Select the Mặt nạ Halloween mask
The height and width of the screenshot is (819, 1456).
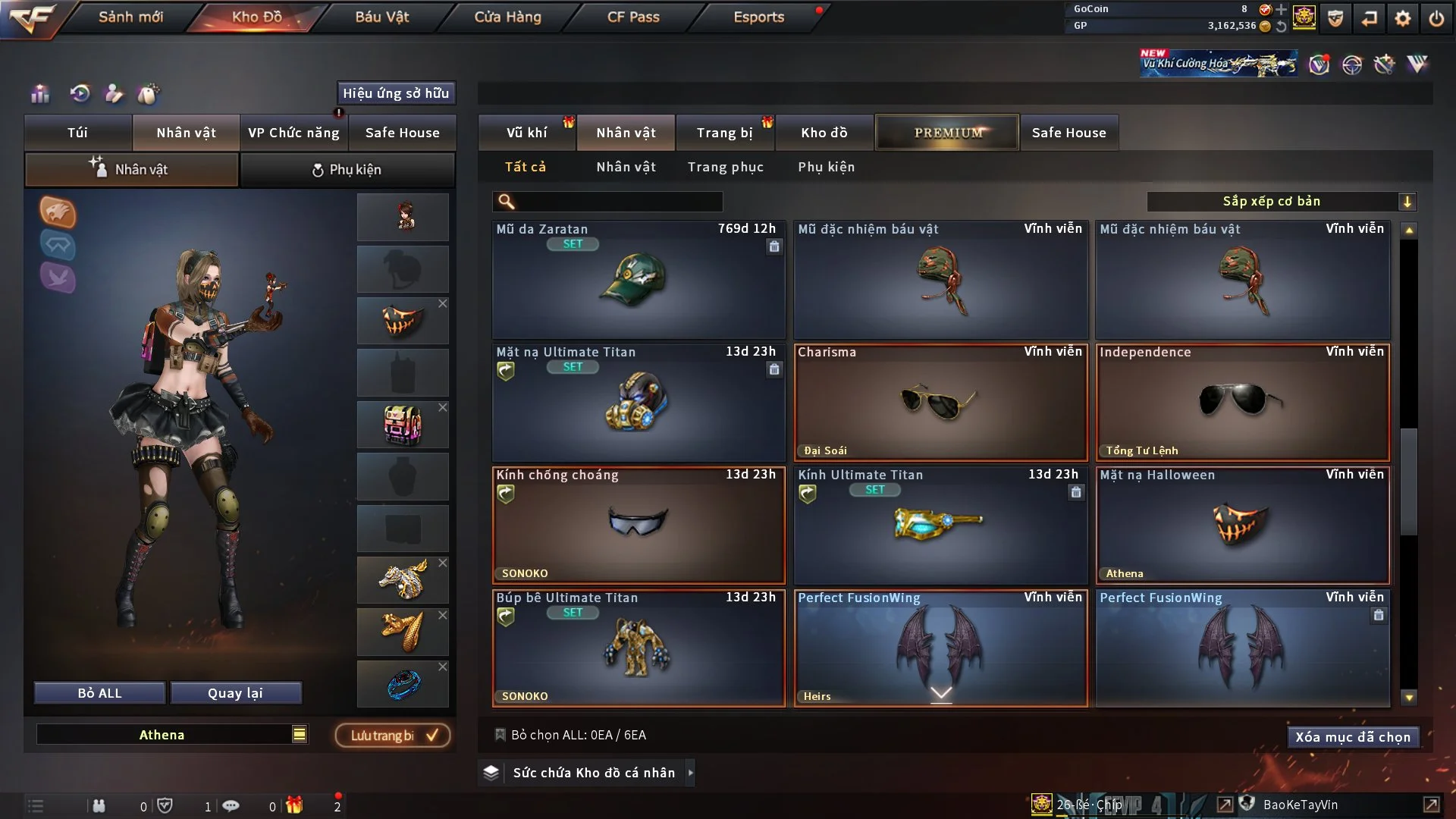click(1242, 526)
